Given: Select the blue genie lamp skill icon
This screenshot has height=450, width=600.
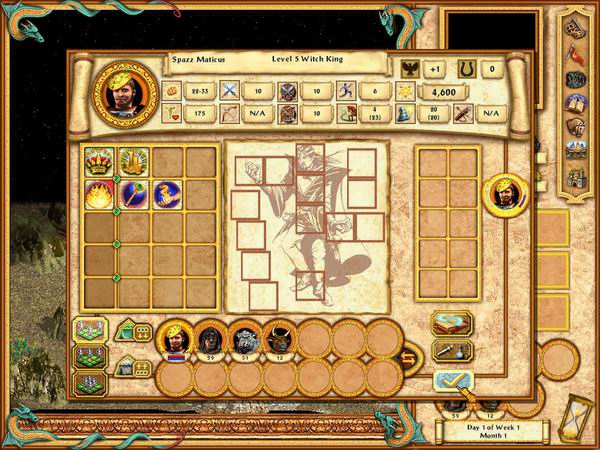Looking at the screenshot, I should pos(166,194).
